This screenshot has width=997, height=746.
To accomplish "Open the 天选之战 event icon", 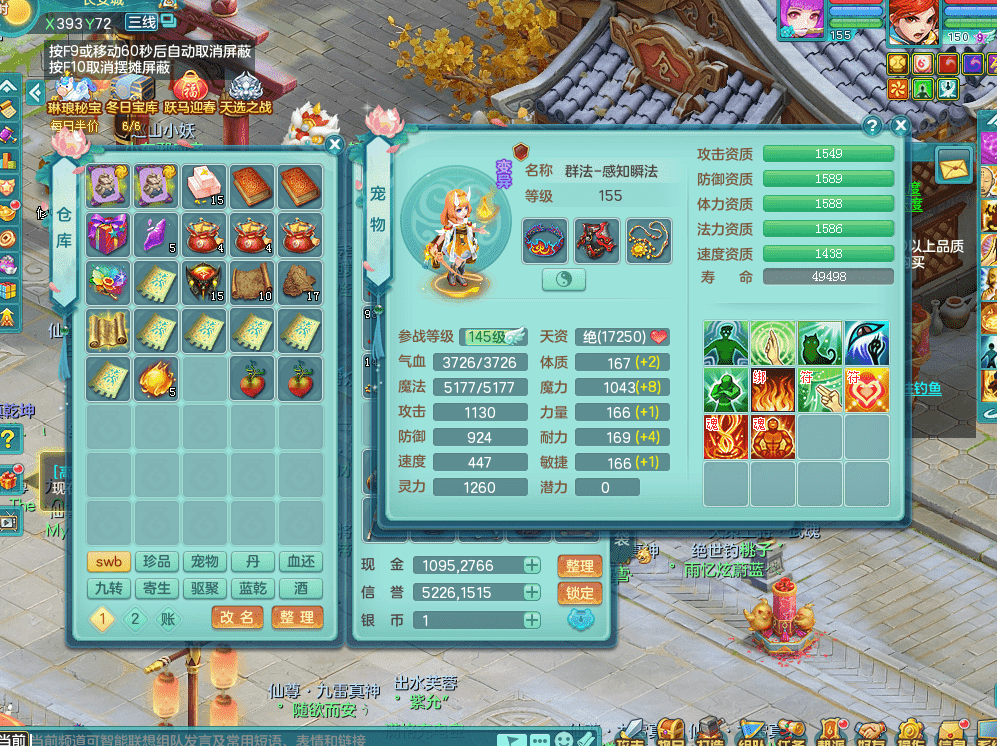I will click(245, 93).
